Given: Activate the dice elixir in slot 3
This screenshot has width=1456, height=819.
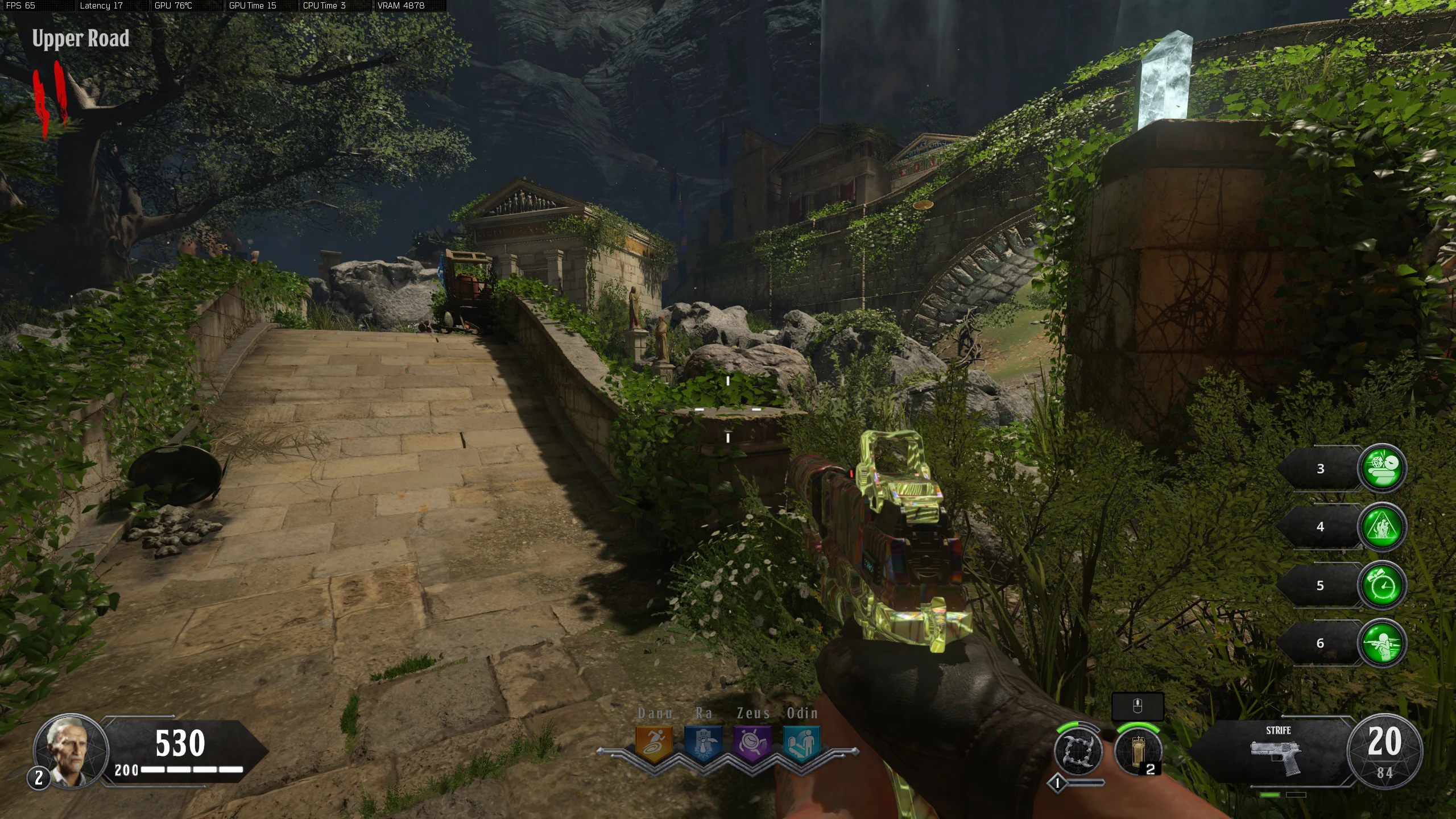Looking at the screenshot, I should (1382, 468).
